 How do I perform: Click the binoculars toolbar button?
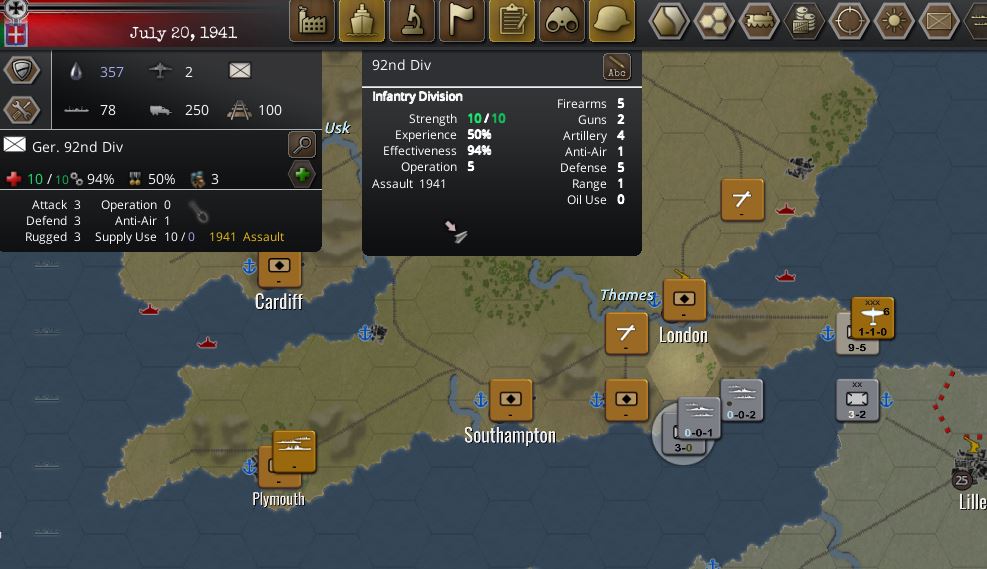[x=562, y=21]
